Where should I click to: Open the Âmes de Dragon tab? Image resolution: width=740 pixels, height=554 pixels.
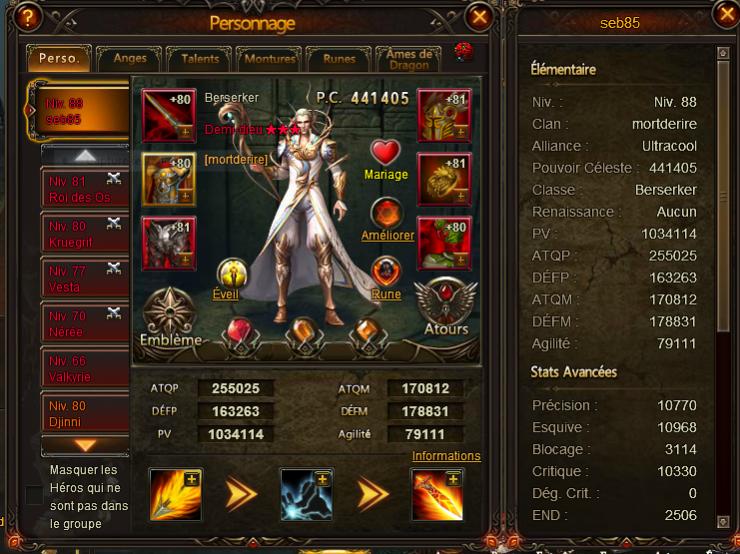point(410,59)
